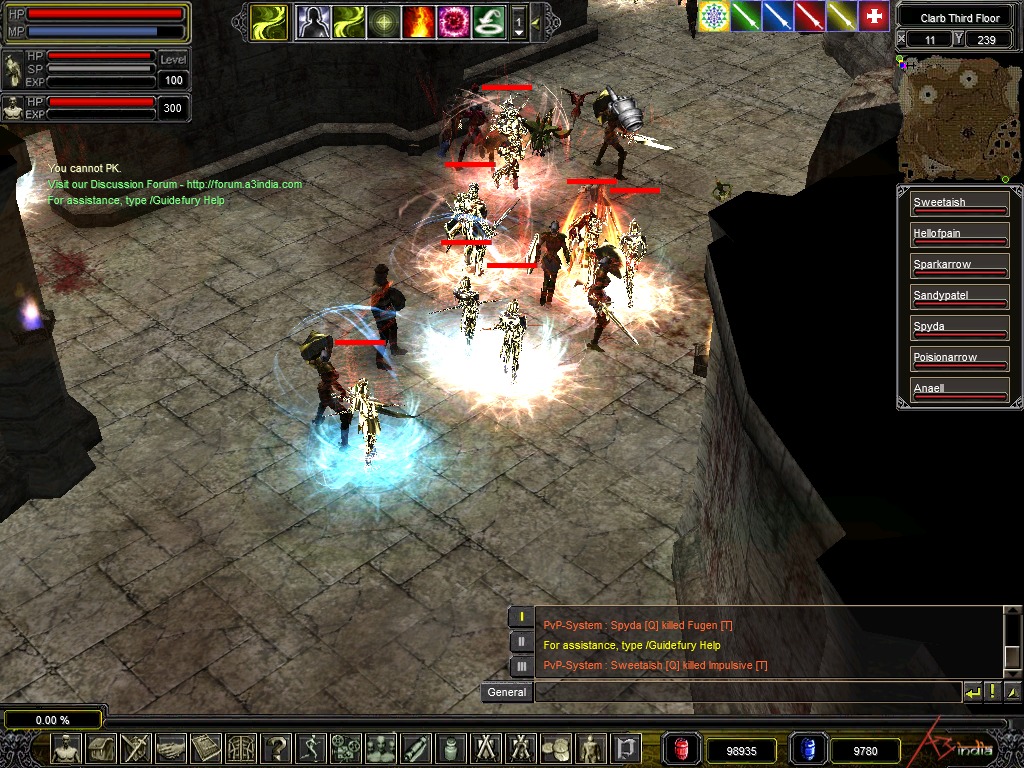The height and width of the screenshot is (768, 1024).
Task: Activate the white silhouette figure skill
Action: pos(314,21)
